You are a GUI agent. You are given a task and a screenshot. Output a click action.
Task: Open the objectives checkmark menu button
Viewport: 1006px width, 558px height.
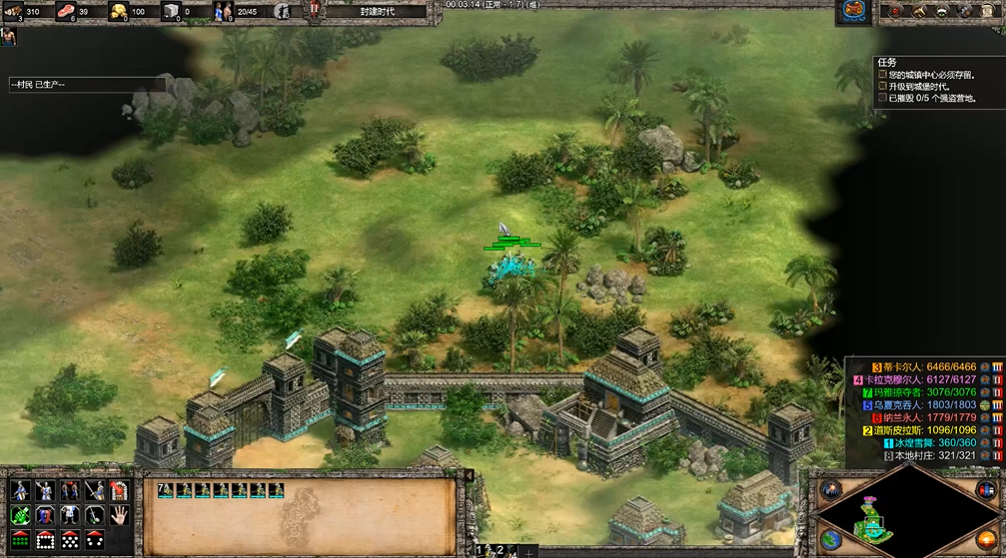tap(896, 11)
